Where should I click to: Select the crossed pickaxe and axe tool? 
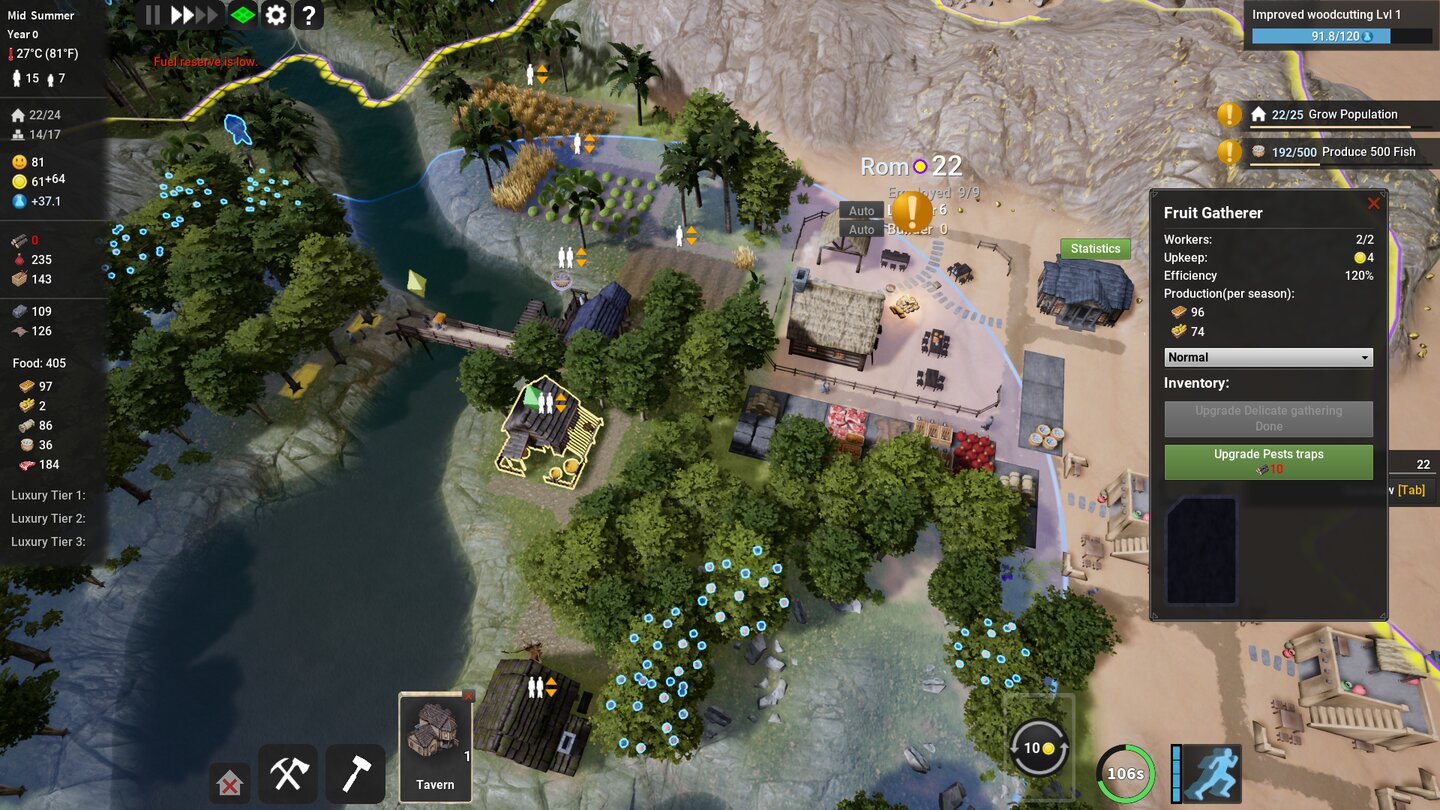pyautogui.click(x=288, y=773)
